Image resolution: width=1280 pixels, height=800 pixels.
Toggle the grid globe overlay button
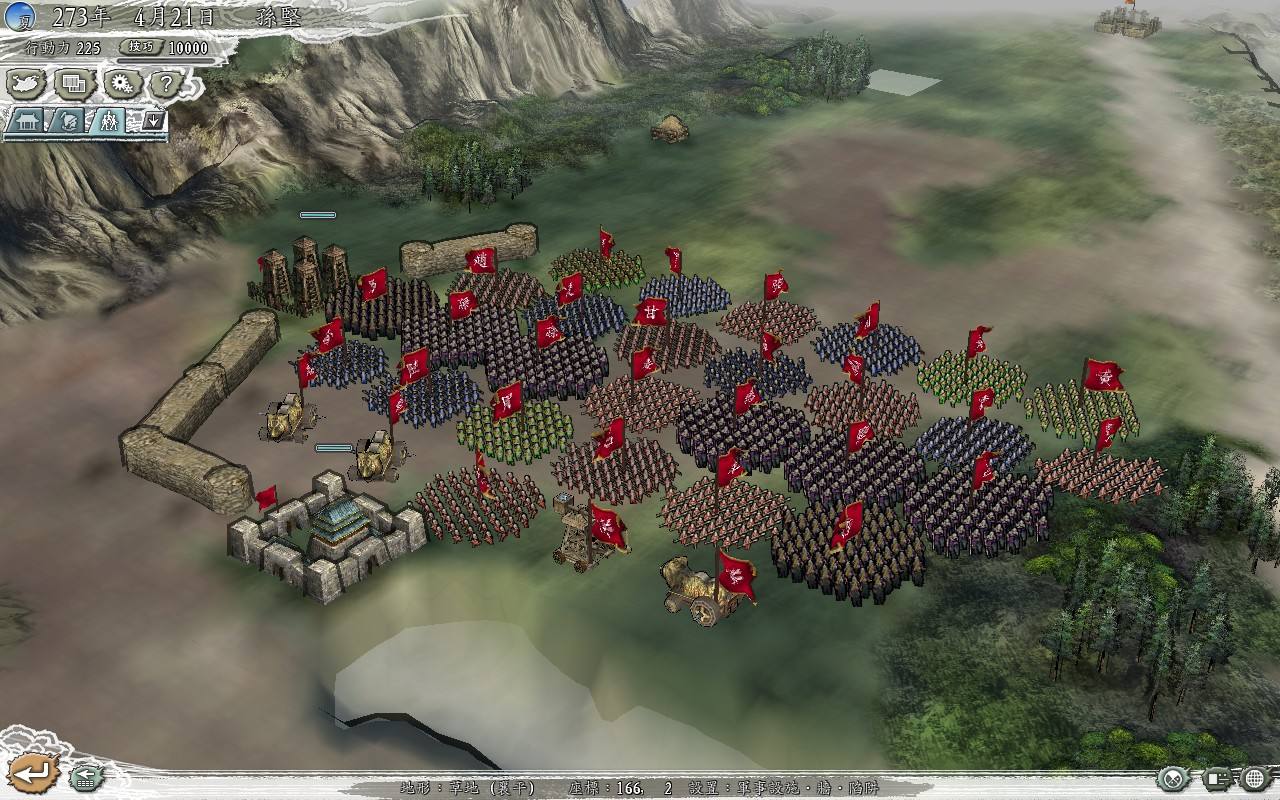pyautogui.click(x=1254, y=778)
